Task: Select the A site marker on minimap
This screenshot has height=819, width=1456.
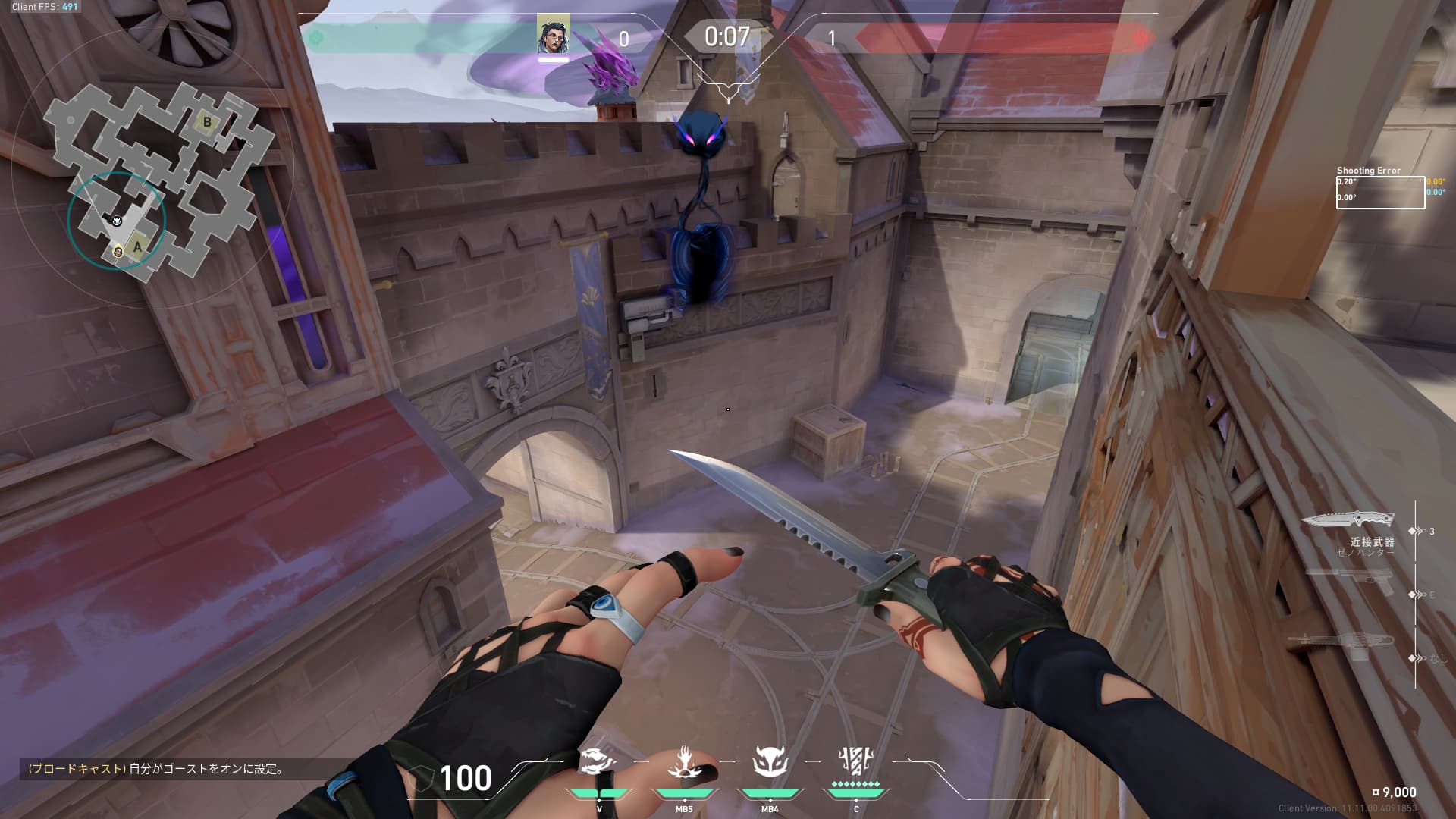Action: 137,246
